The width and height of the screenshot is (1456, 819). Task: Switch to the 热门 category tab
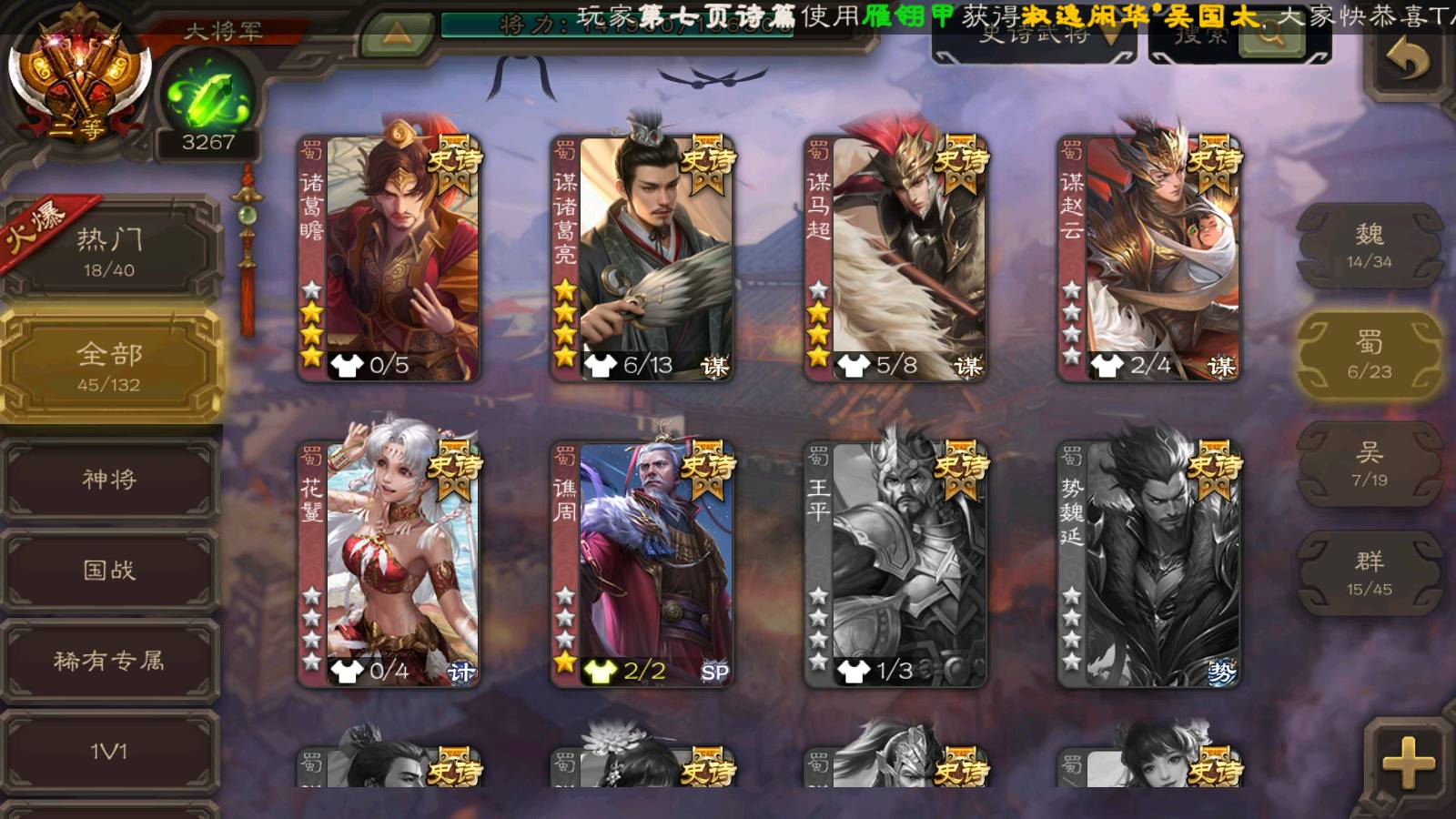[109, 251]
